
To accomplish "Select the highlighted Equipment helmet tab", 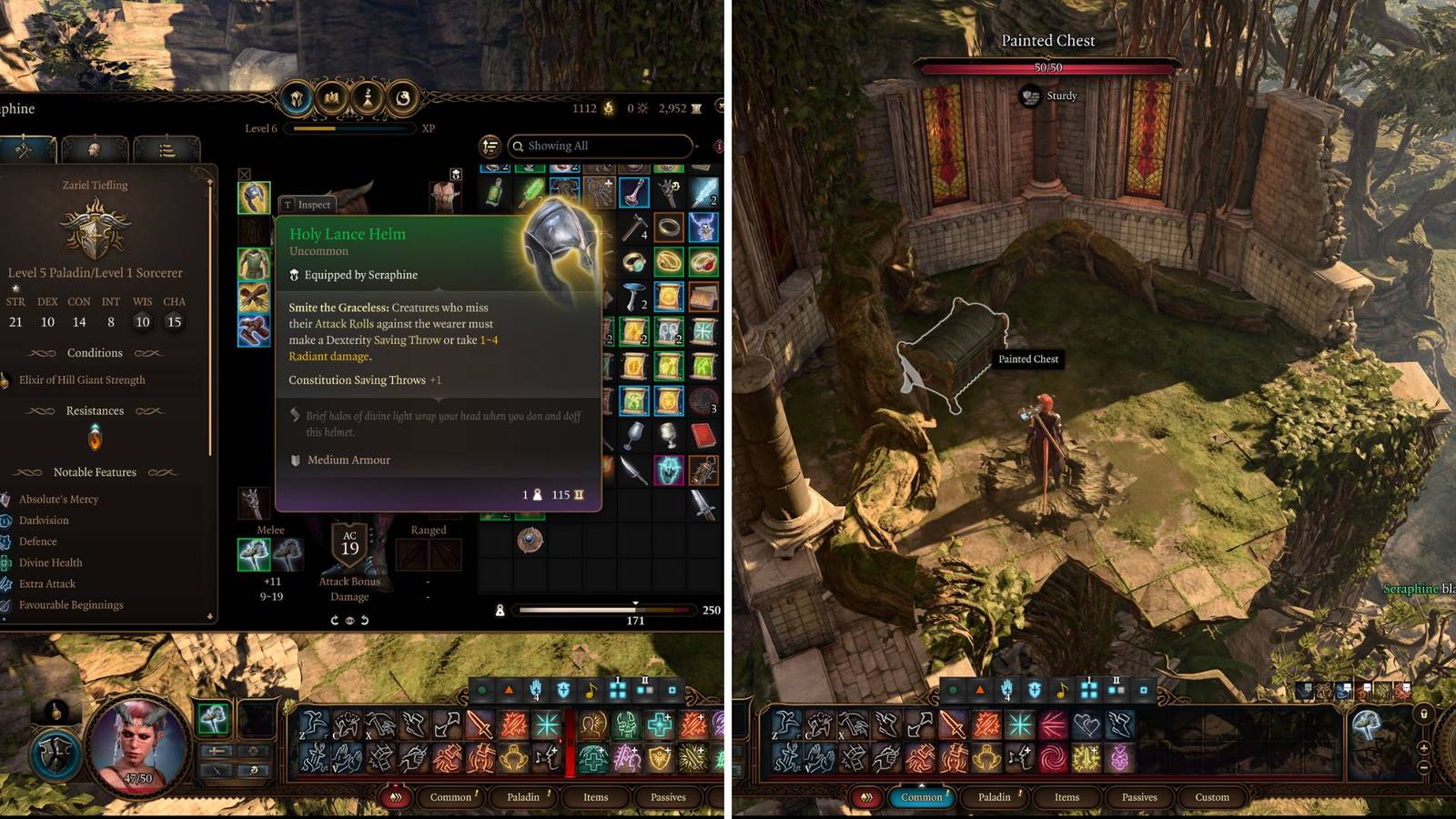I will (297, 99).
